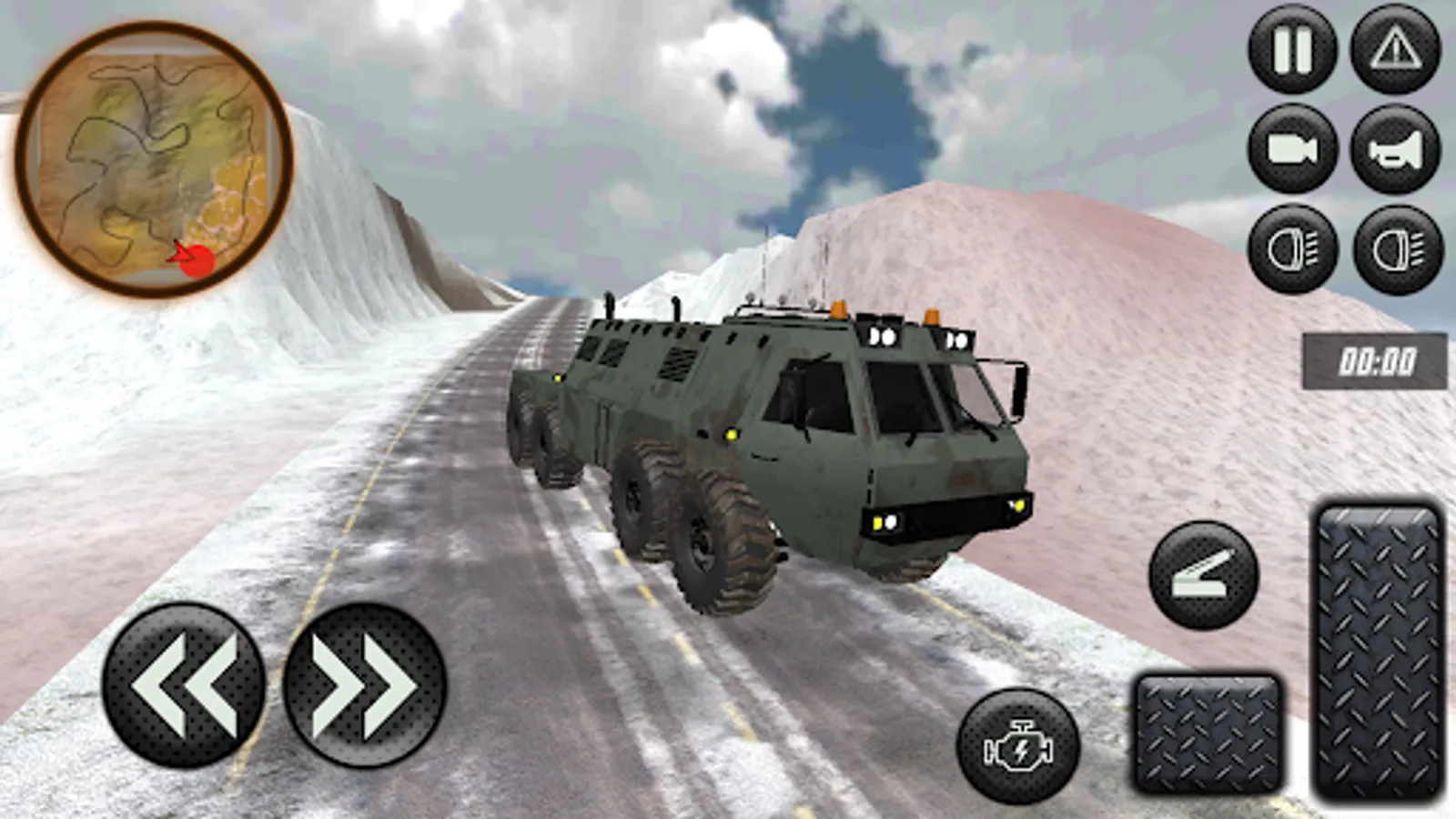Tap the engine icon with lightning bolt
Image resolution: width=1456 pixels, height=819 pixels.
(1019, 746)
